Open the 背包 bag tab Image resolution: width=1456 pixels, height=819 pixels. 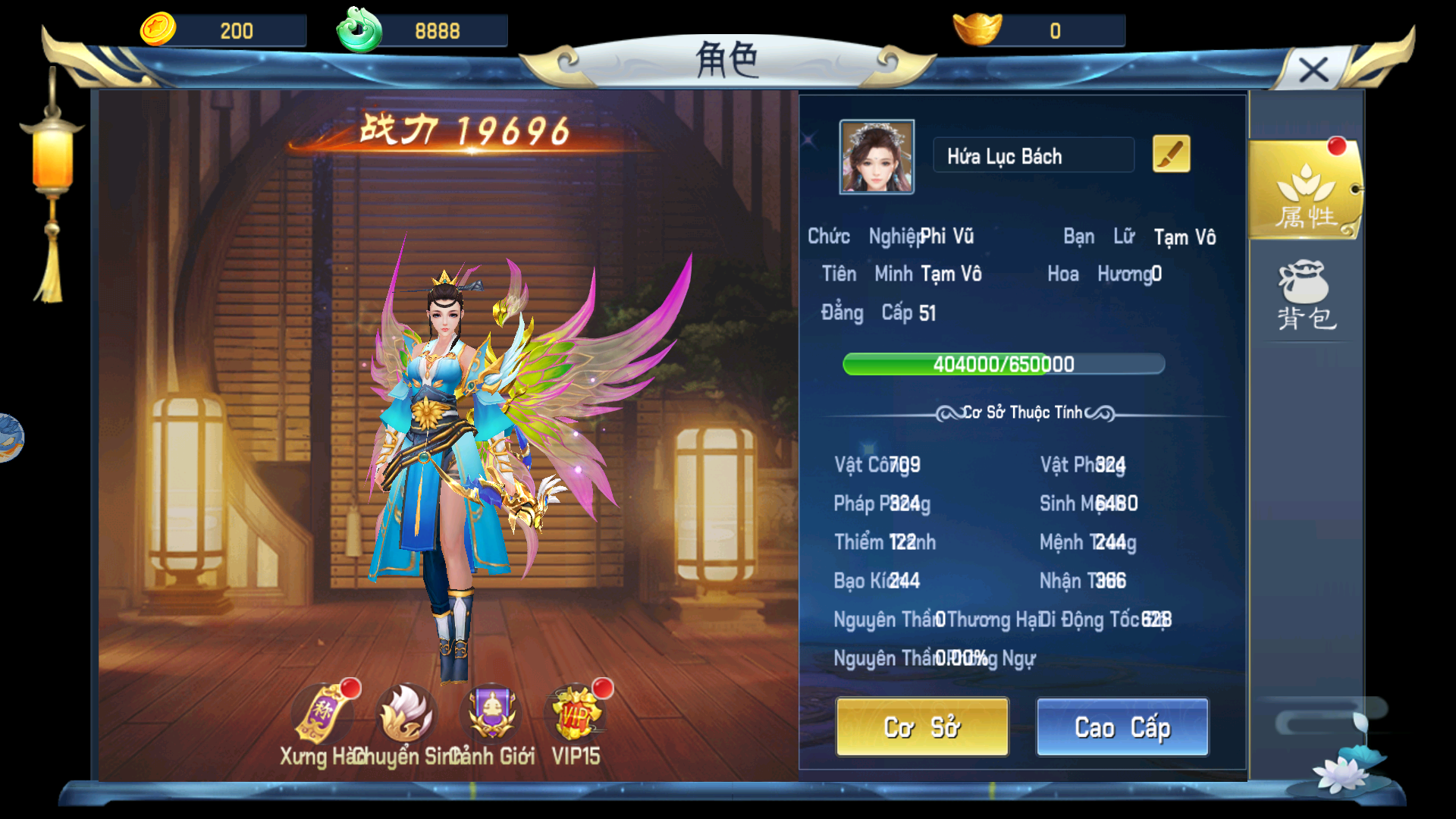(x=1305, y=297)
